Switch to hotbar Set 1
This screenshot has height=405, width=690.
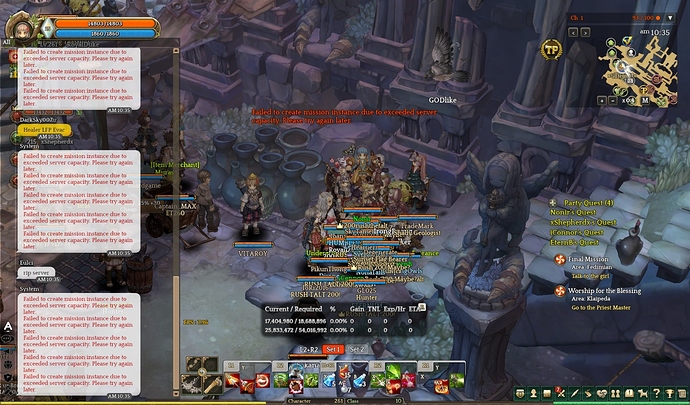pos(333,349)
